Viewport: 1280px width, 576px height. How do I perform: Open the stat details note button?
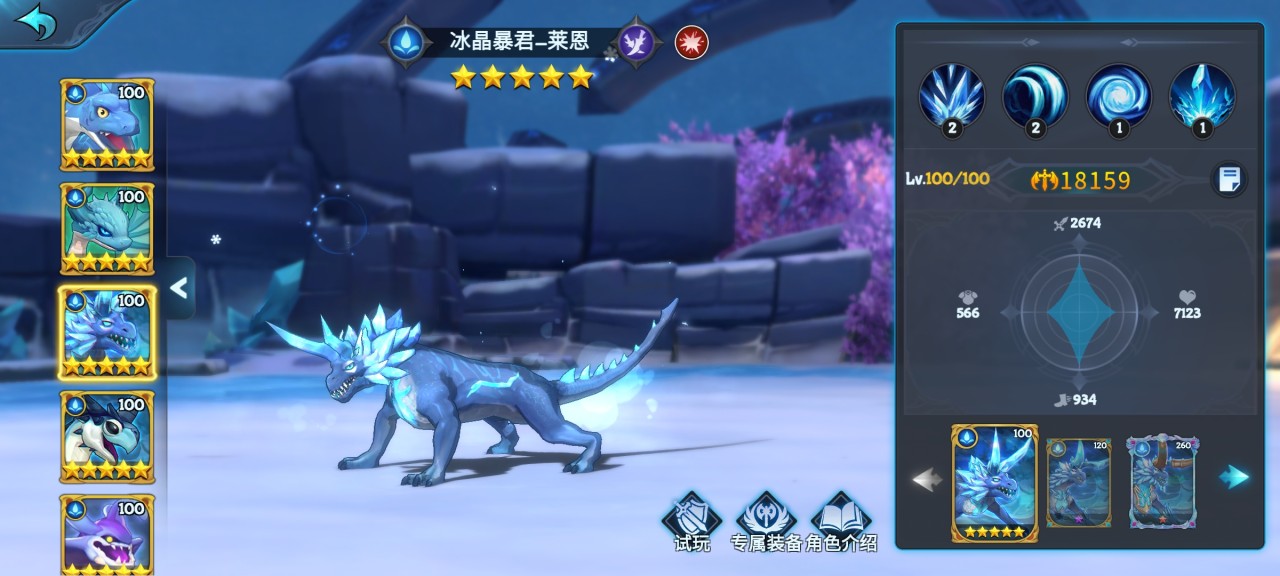1229,180
